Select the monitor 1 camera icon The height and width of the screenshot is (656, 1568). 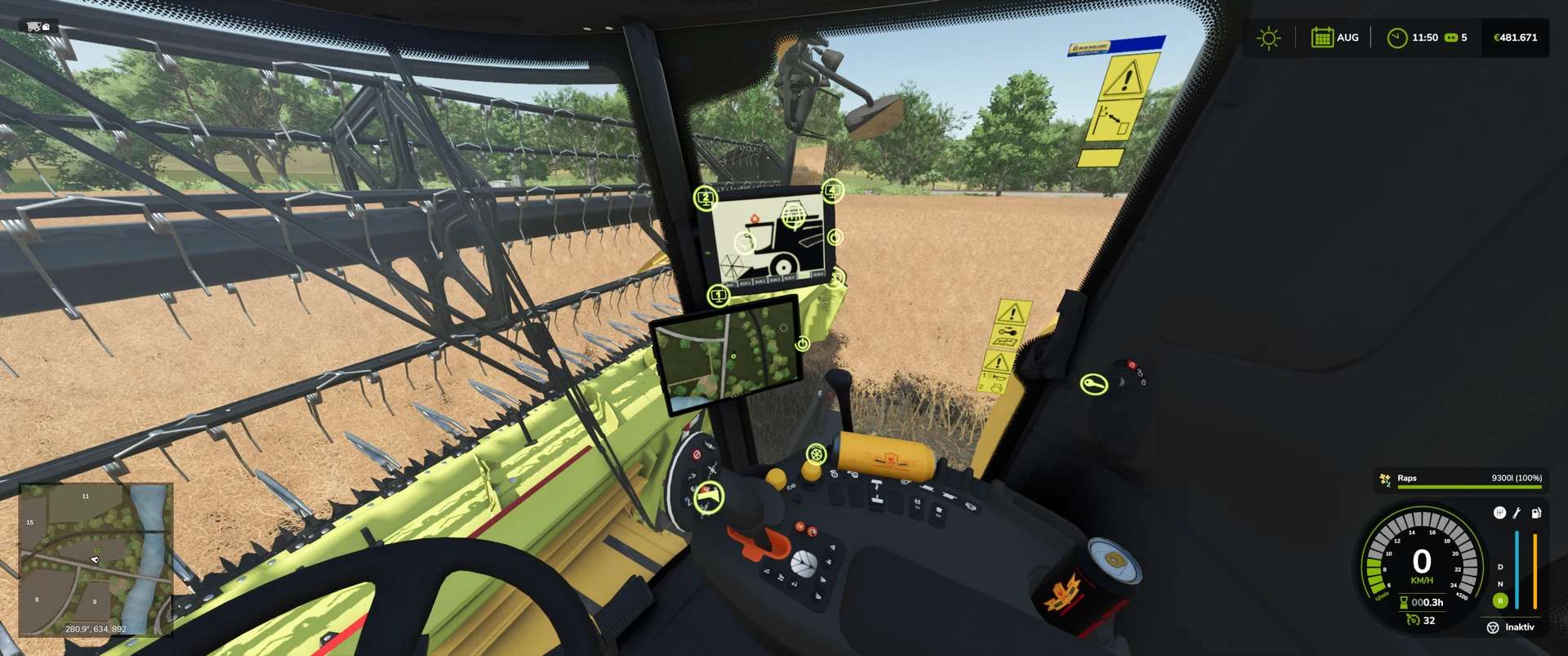click(719, 295)
